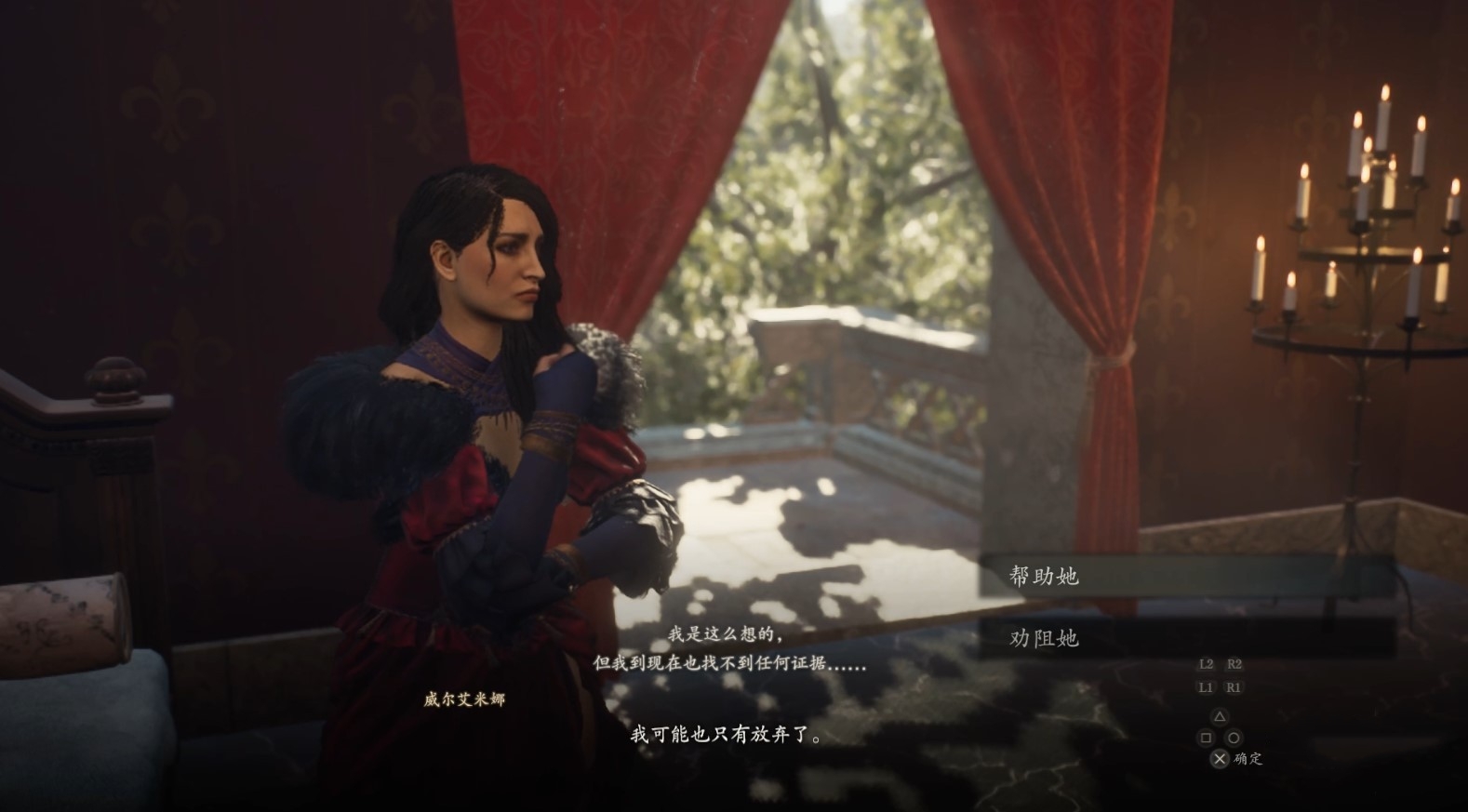Image resolution: width=1468 pixels, height=812 pixels.
Task: Choose the 帮助她 dialogue option
Action: pos(1044,577)
